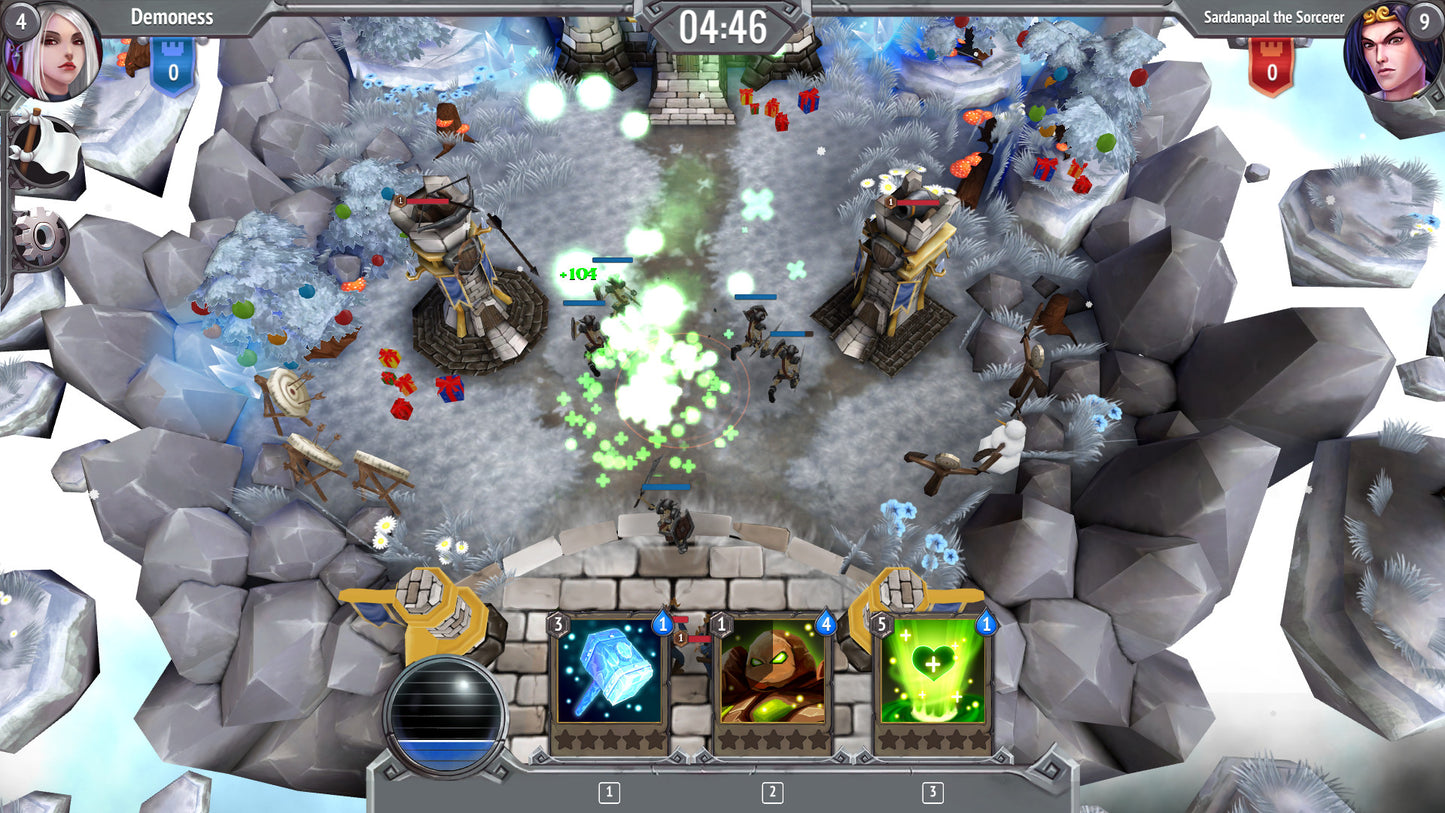Click Sardanapal the Sorcerer's hero portrait
The width and height of the screenshot is (1445, 813).
click(1388, 55)
